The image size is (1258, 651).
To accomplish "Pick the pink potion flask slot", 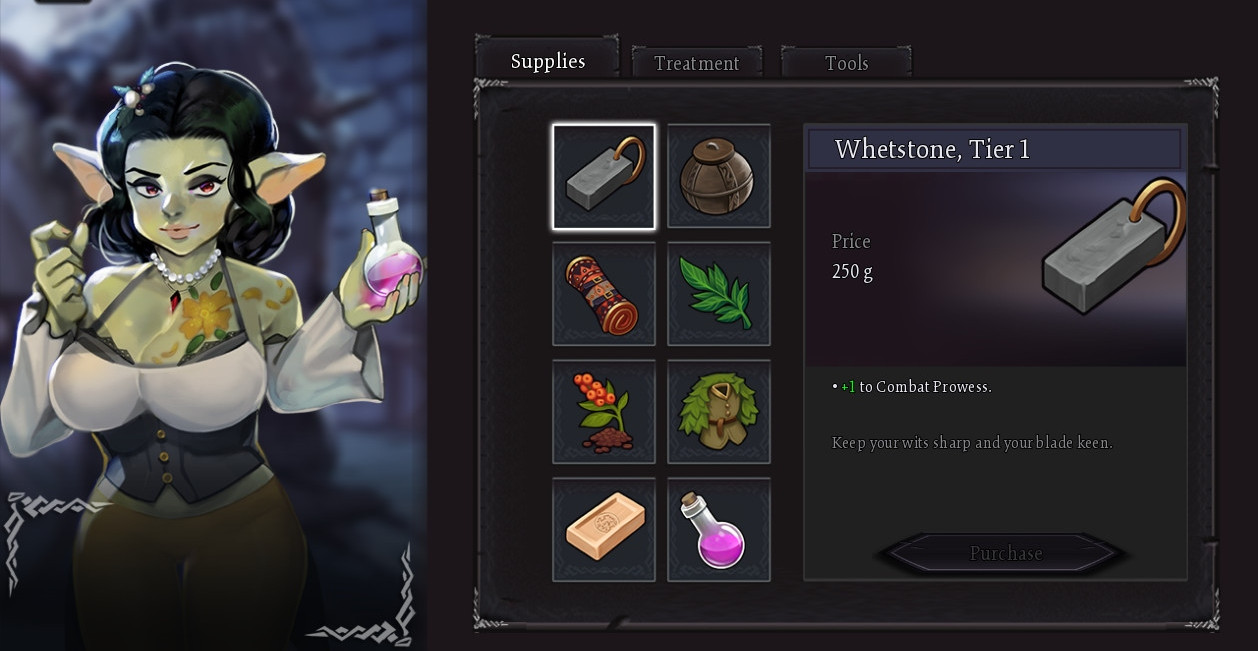I will click(719, 529).
